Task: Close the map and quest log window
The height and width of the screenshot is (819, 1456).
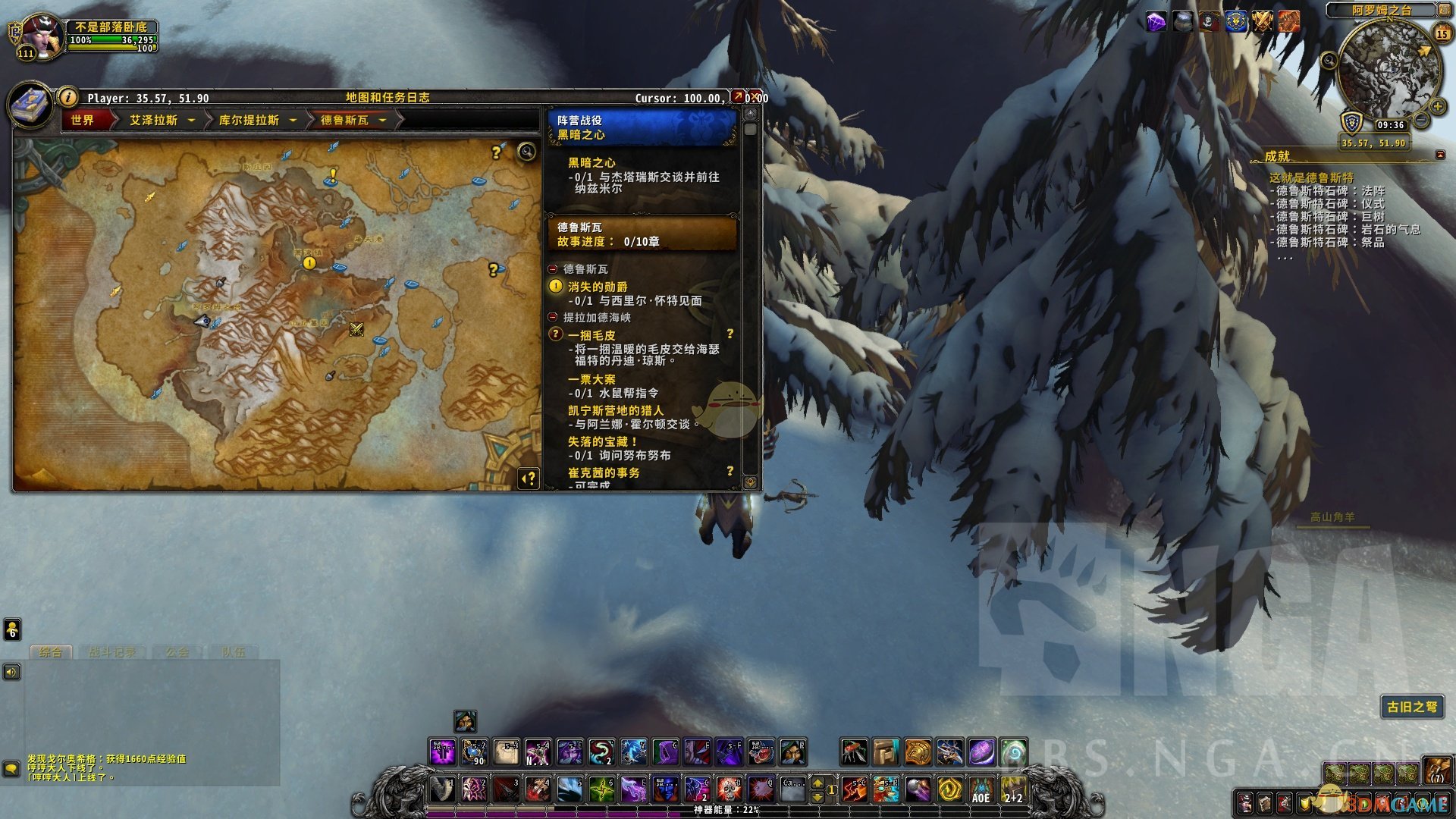Action: pos(756,97)
